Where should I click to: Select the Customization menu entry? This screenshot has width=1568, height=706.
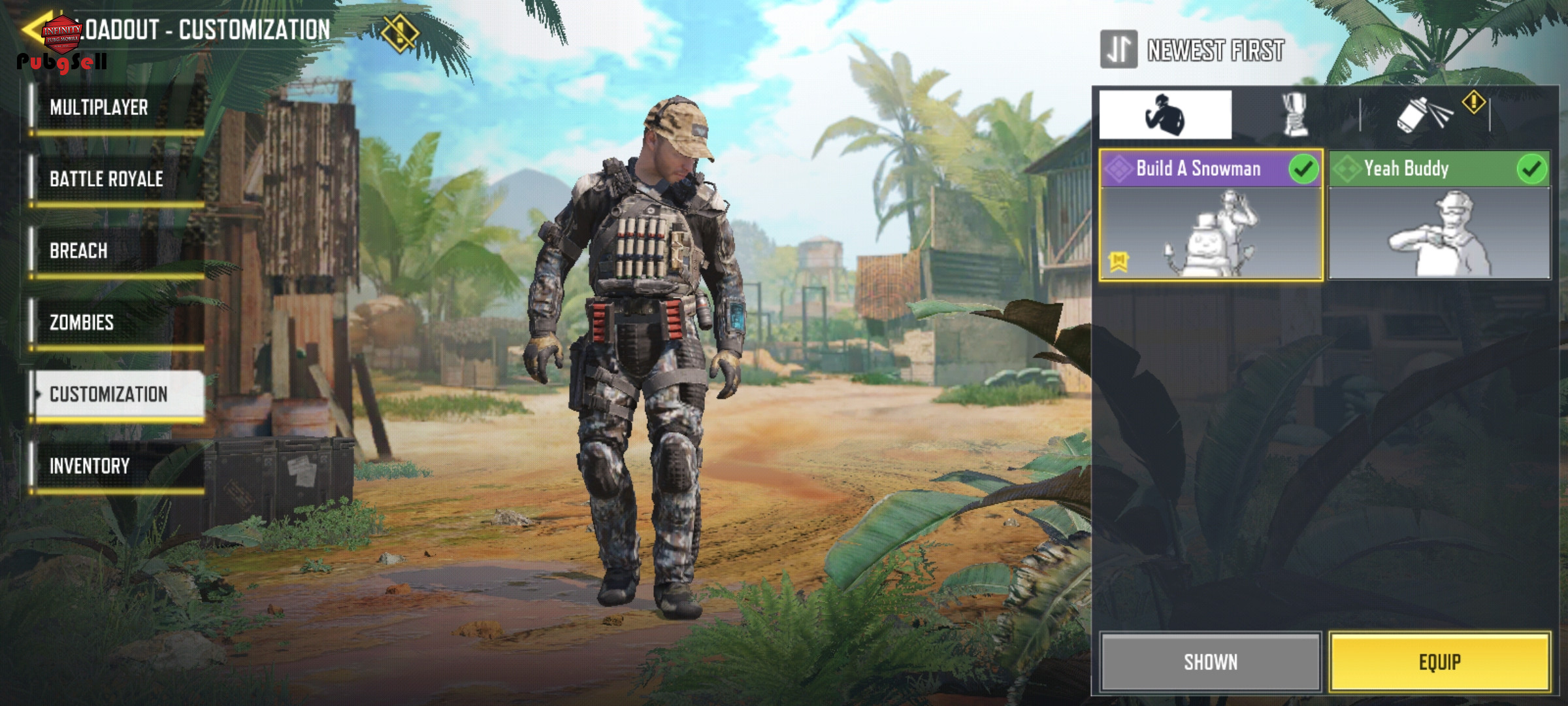point(118,394)
